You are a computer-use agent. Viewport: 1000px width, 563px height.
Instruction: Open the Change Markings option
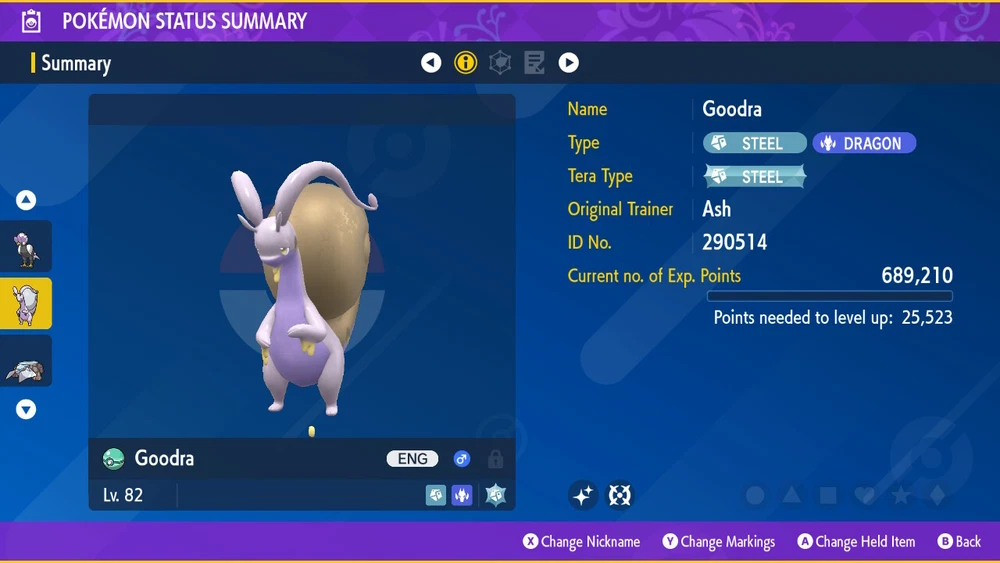coord(719,542)
